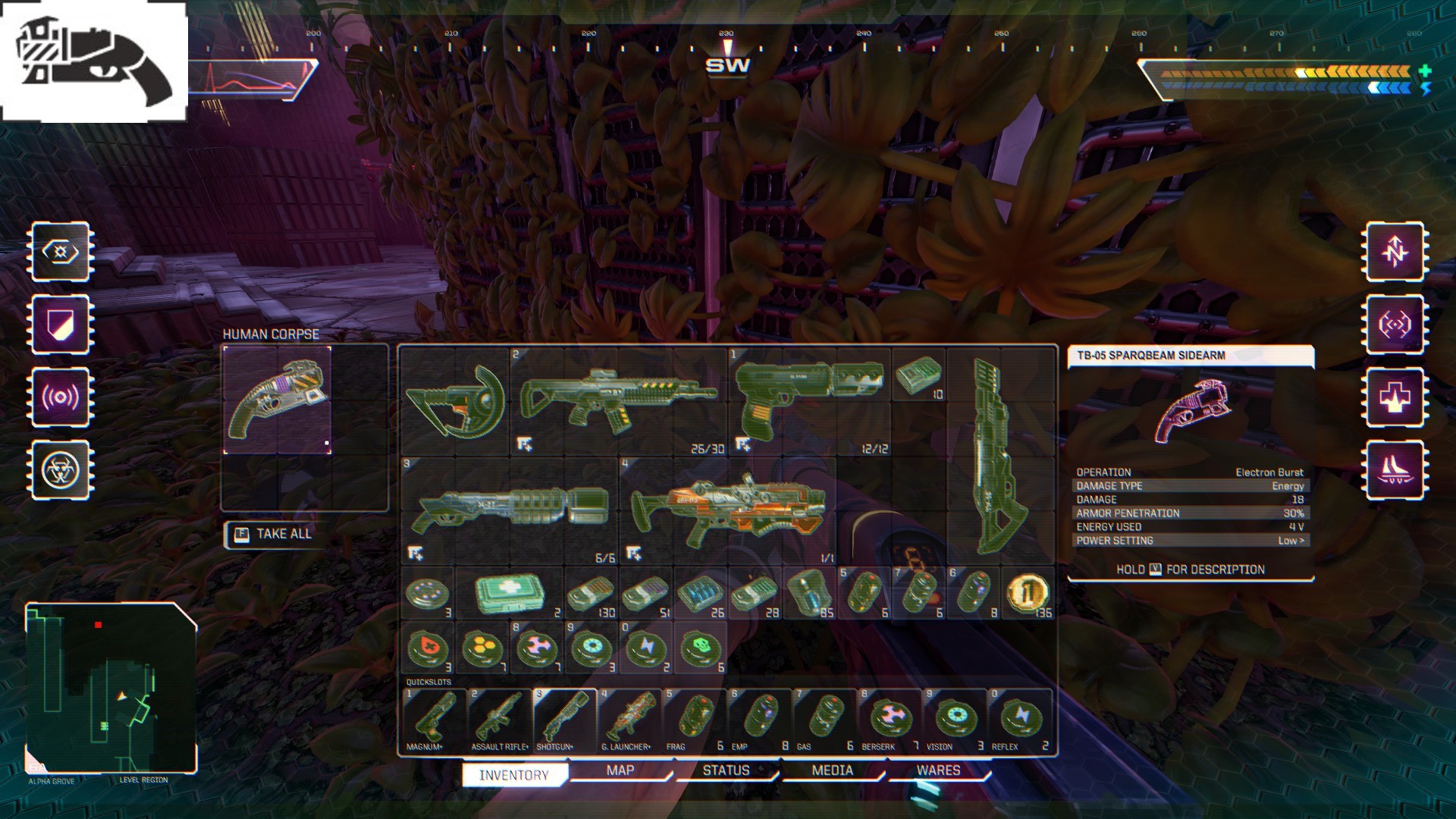This screenshot has width=1456, height=819.
Task: Toggle the medical cross hardware icon
Action: pos(1395,397)
